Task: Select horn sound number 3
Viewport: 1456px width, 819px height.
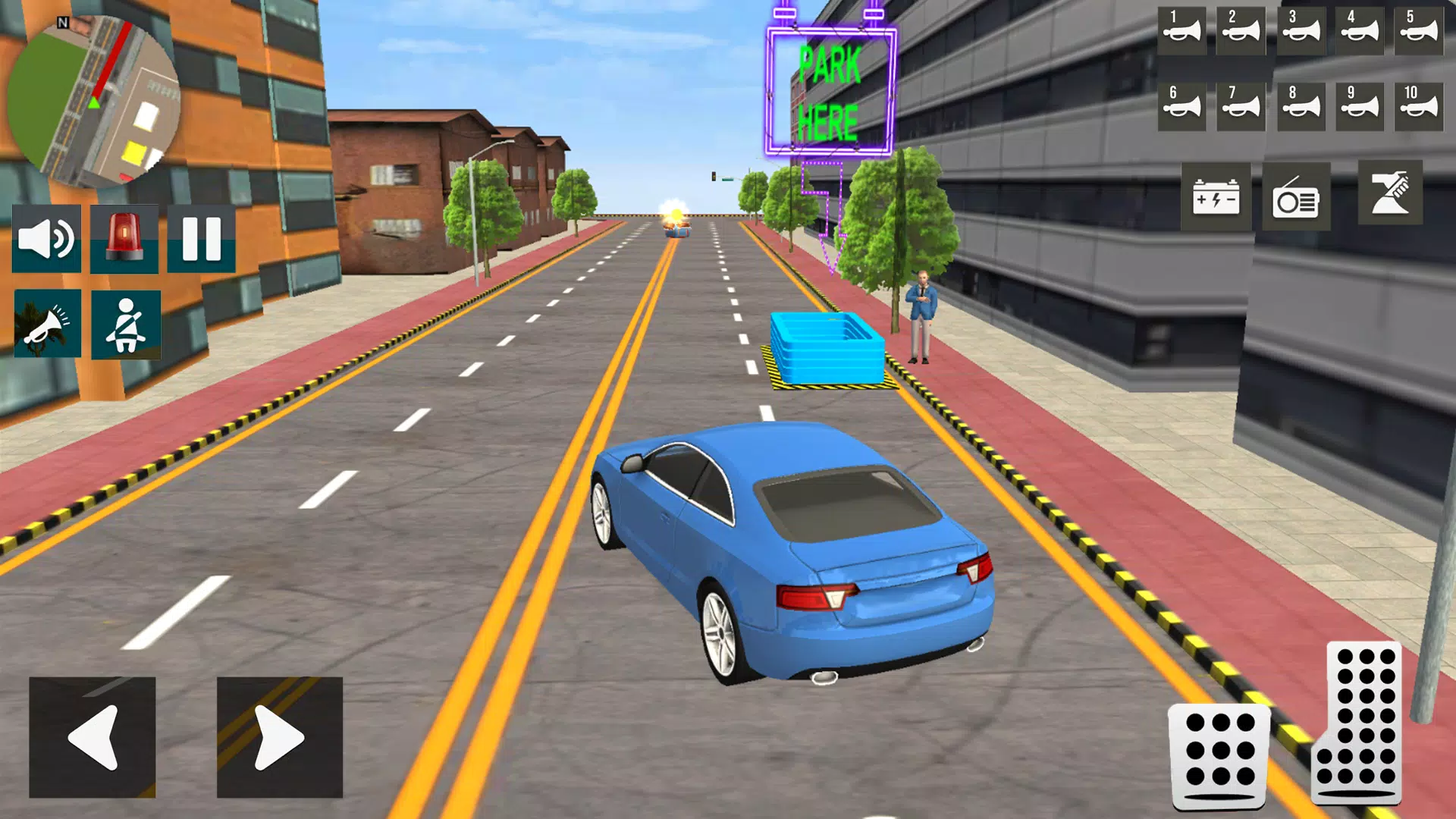Action: [1302, 30]
